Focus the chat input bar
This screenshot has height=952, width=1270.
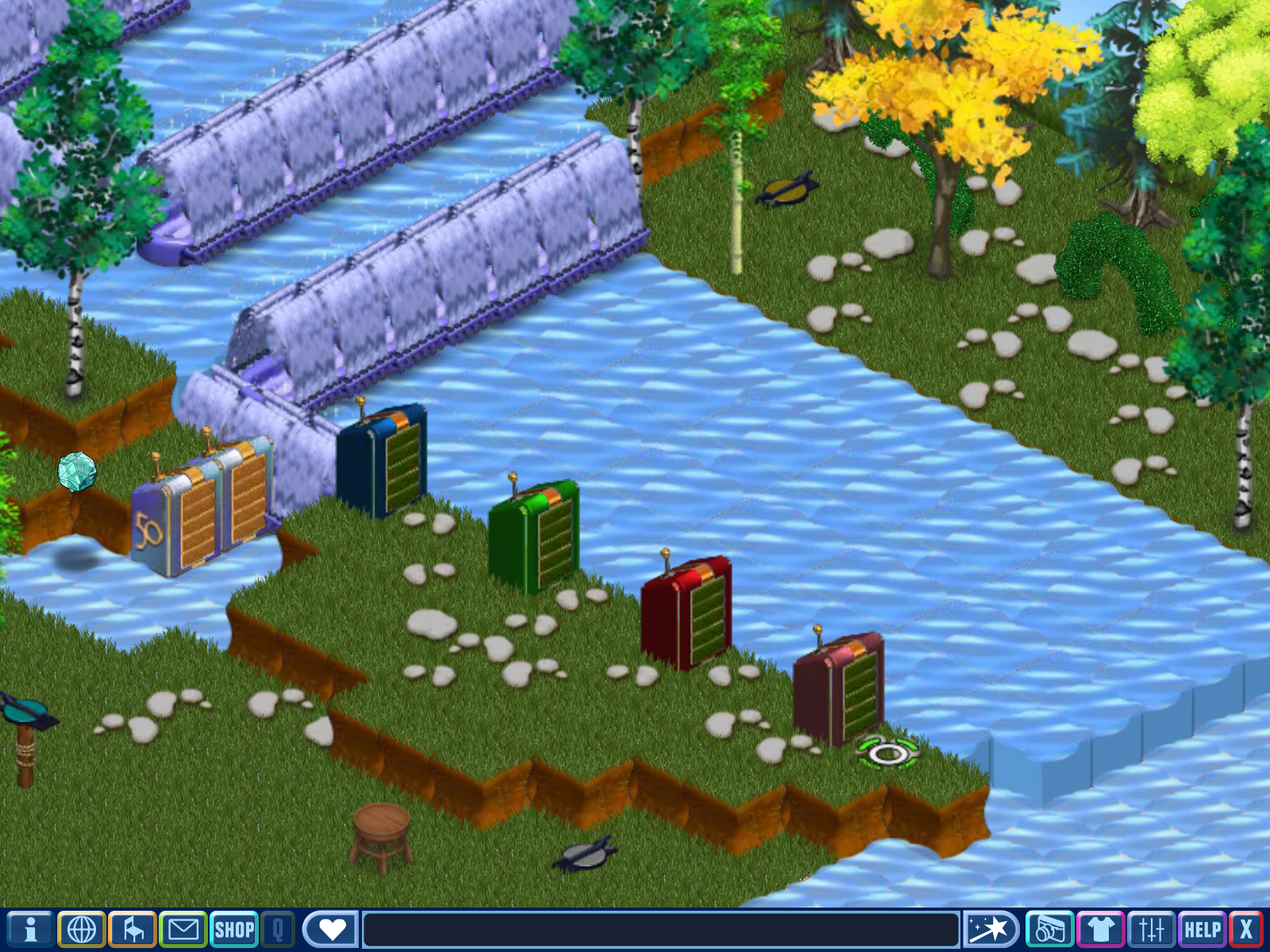[x=660, y=929]
